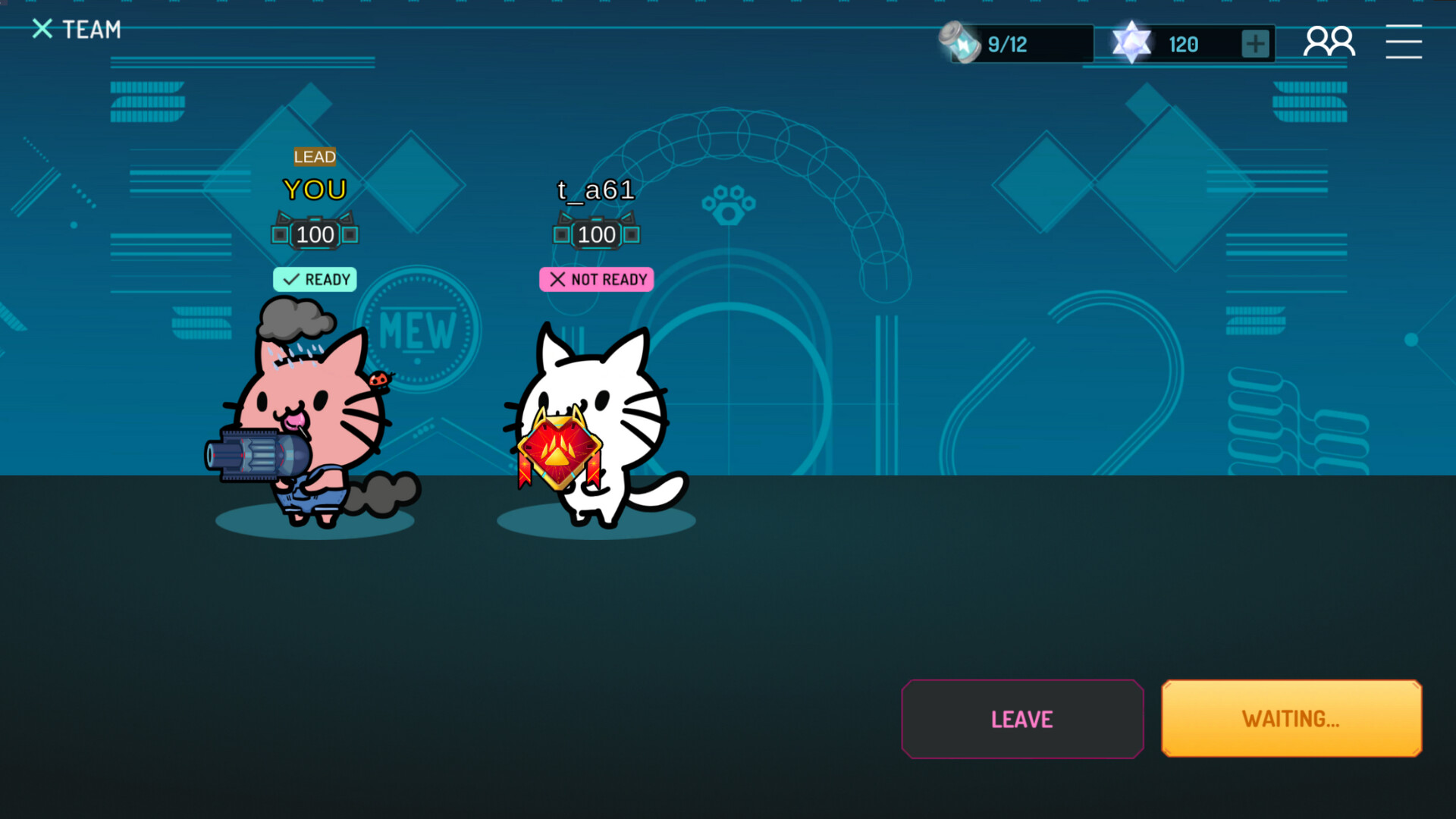
Task: Toggle your READY status
Action: [x=315, y=280]
